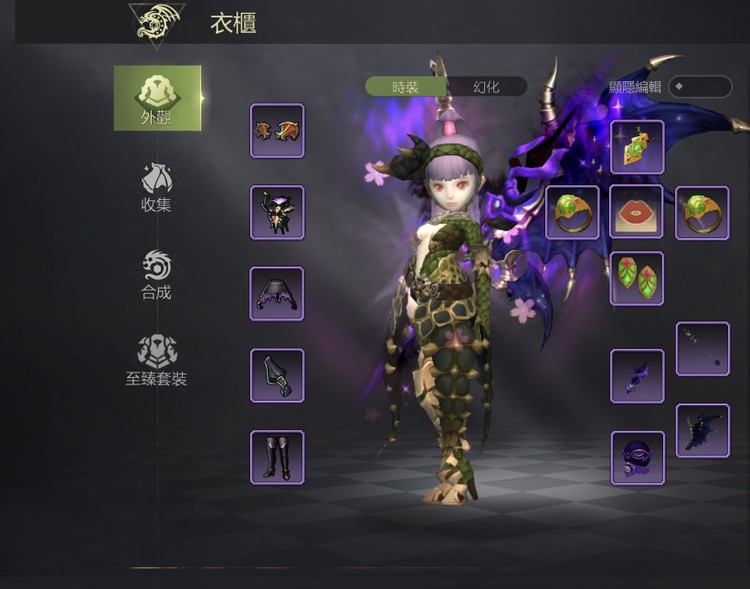Select the shoulder armor costume slot
750x589 pixels.
pos(277,130)
